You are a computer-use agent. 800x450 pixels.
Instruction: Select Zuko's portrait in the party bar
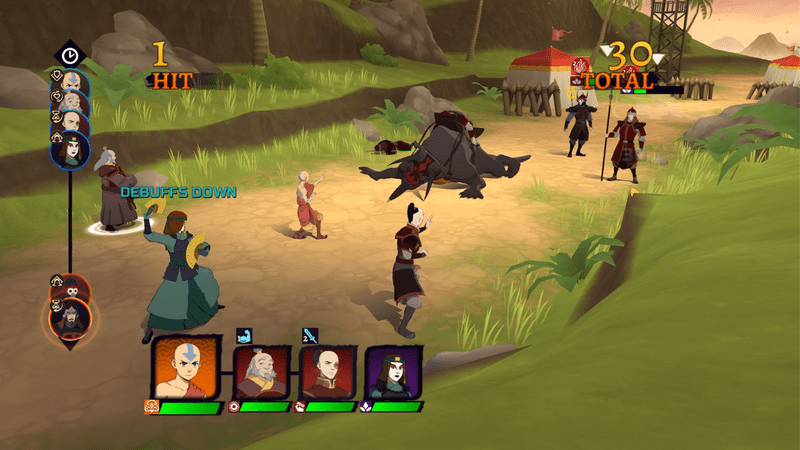pos(327,371)
